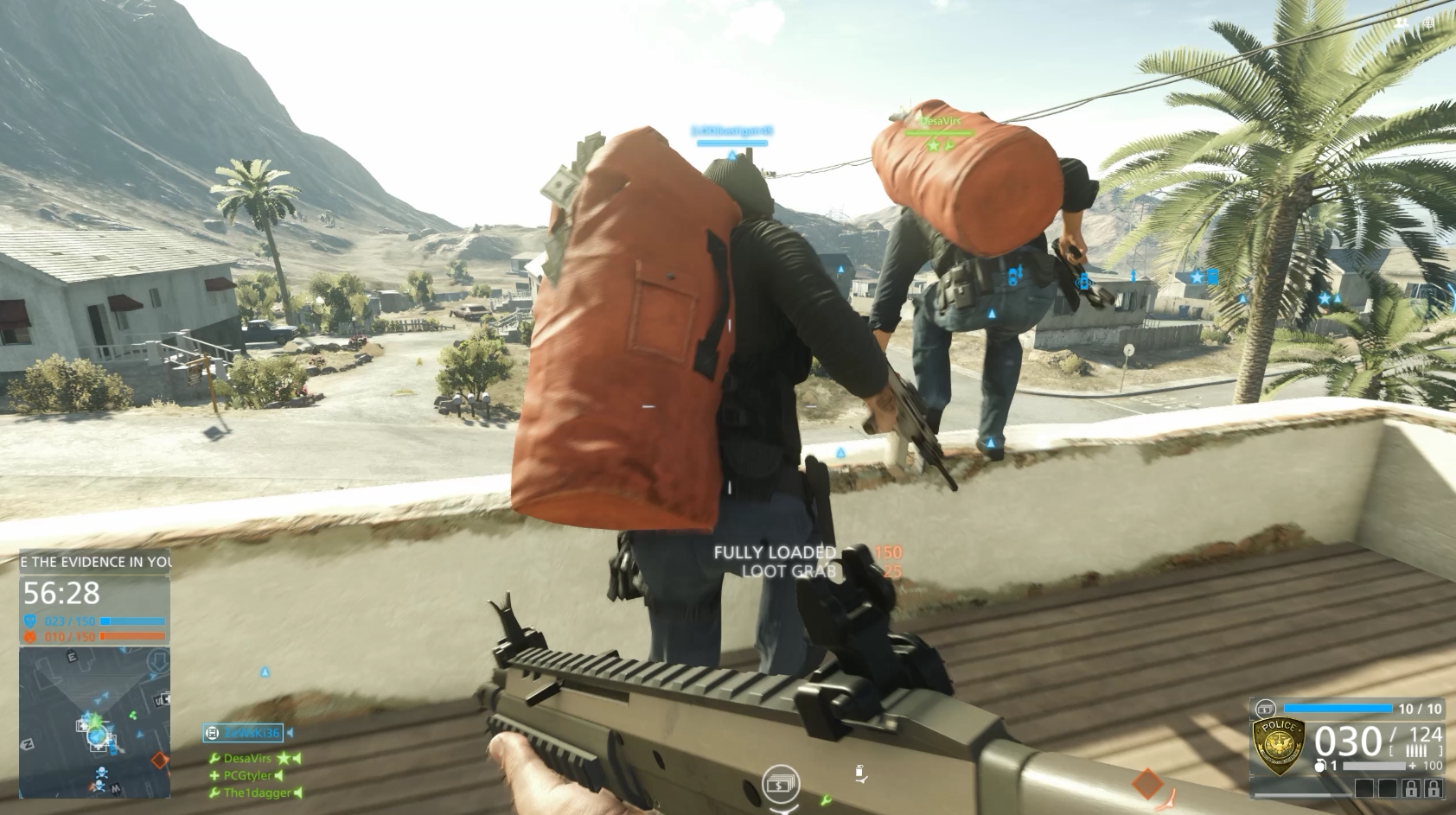Click the medic plus icon beside PCGtyler
The height and width of the screenshot is (815, 1456).
coord(214,776)
